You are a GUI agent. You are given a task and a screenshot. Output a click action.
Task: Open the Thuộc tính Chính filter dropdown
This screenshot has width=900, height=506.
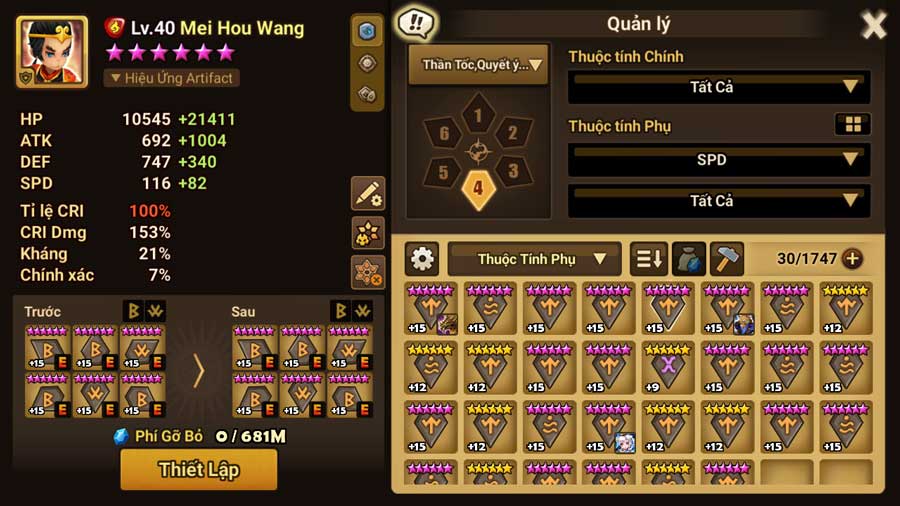tap(718, 87)
